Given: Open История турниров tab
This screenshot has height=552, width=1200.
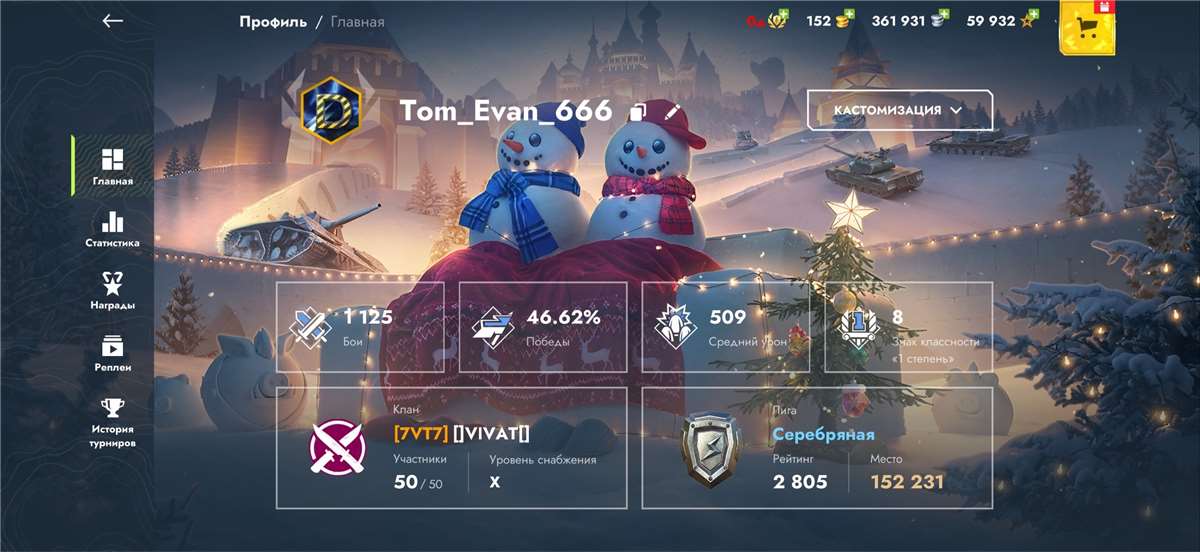Looking at the screenshot, I should [x=112, y=423].
